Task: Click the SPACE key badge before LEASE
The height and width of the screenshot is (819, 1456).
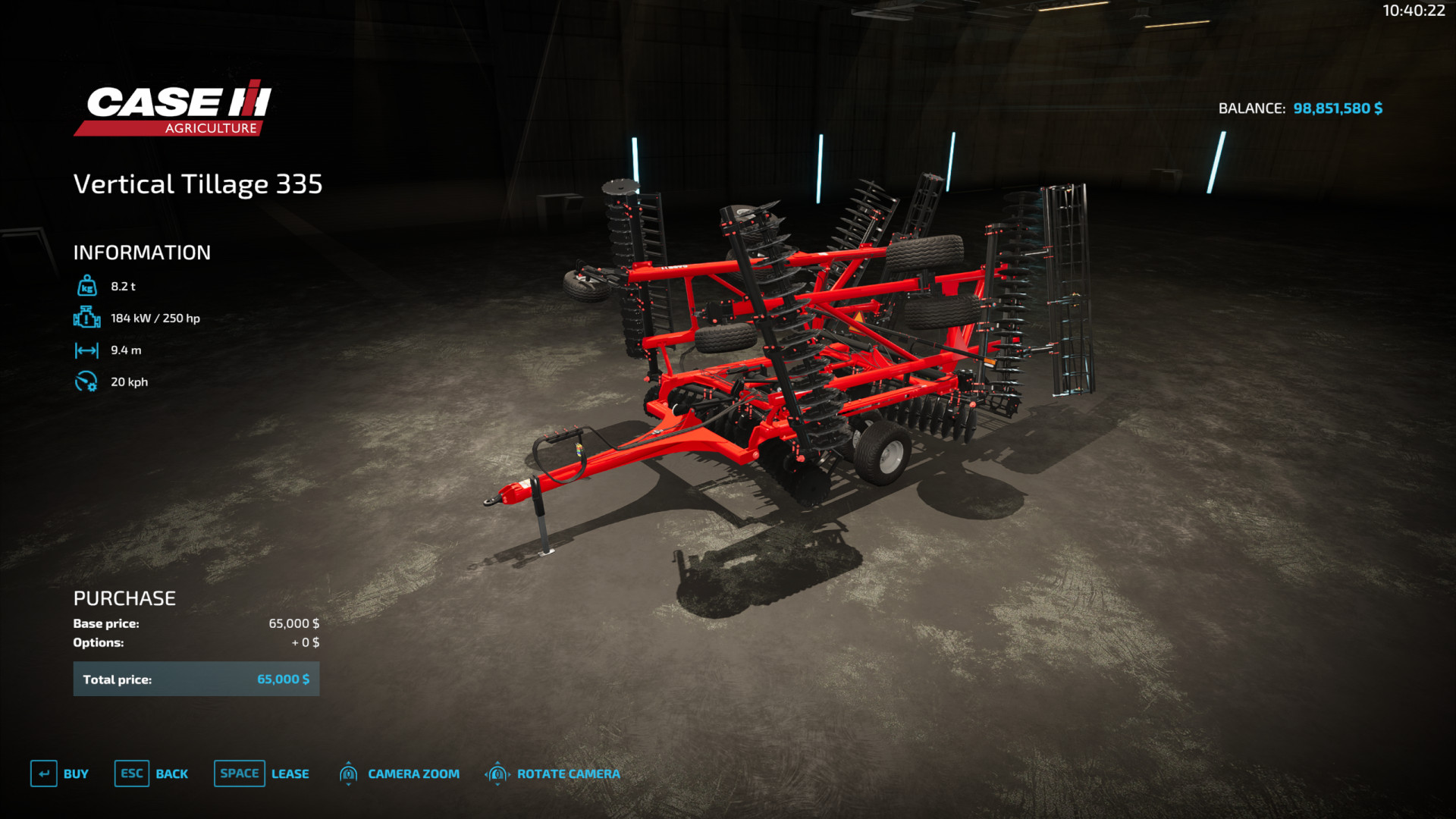Action: coord(239,773)
